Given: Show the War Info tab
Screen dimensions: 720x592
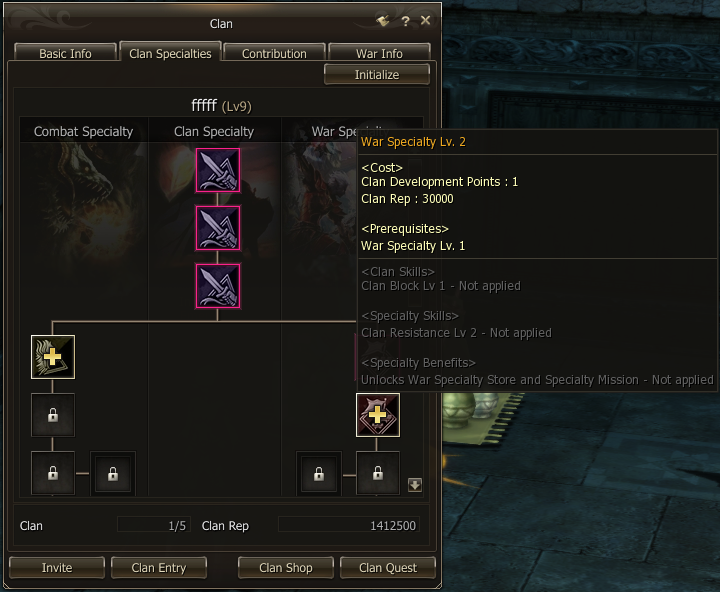Looking at the screenshot, I should point(379,54).
